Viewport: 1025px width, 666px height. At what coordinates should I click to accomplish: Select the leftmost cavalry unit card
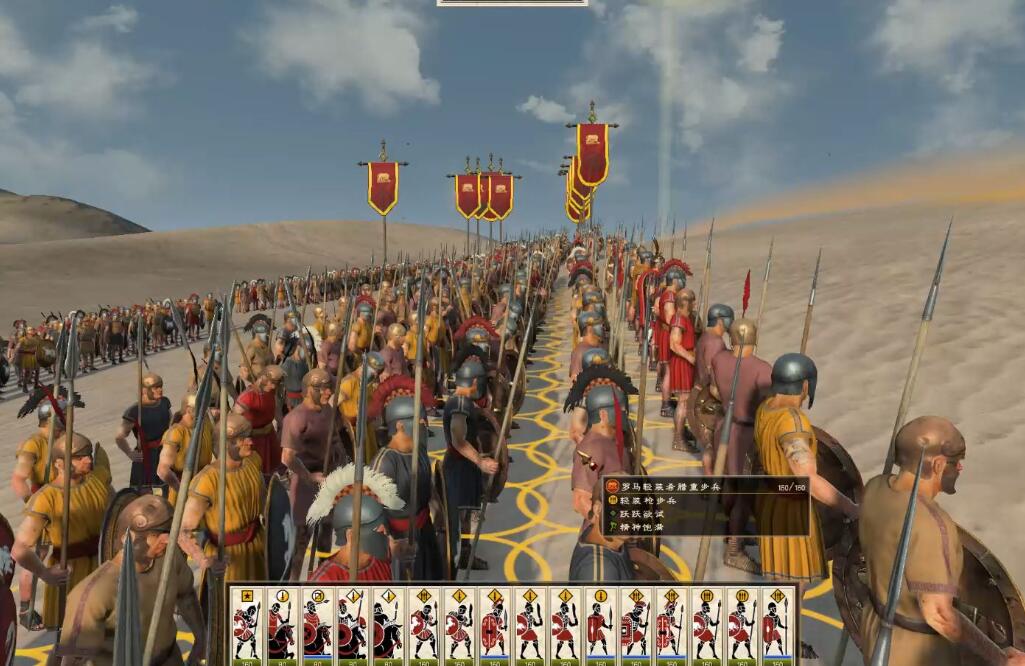pyautogui.click(x=281, y=626)
